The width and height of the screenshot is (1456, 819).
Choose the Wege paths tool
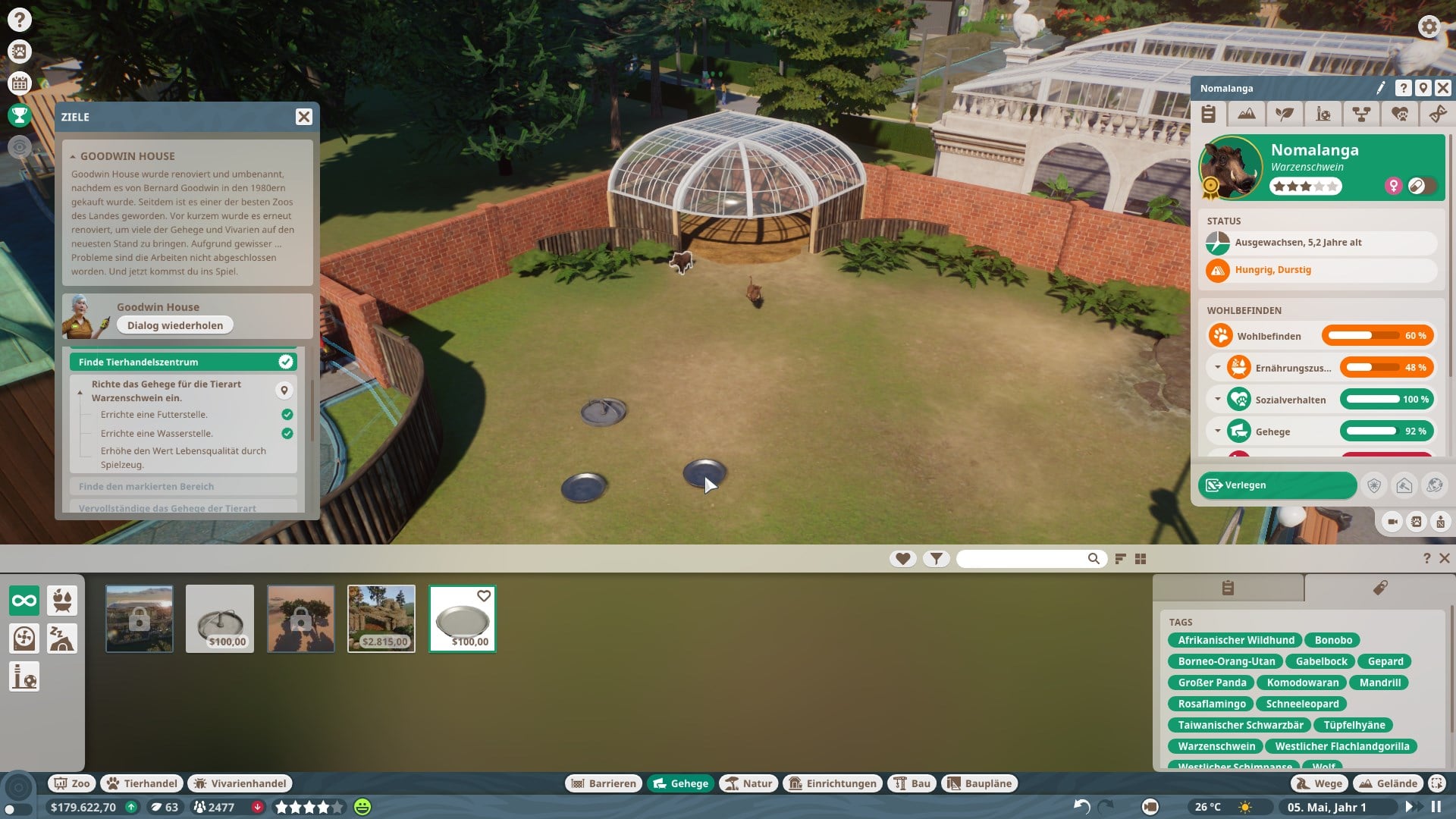click(x=1319, y=783)
